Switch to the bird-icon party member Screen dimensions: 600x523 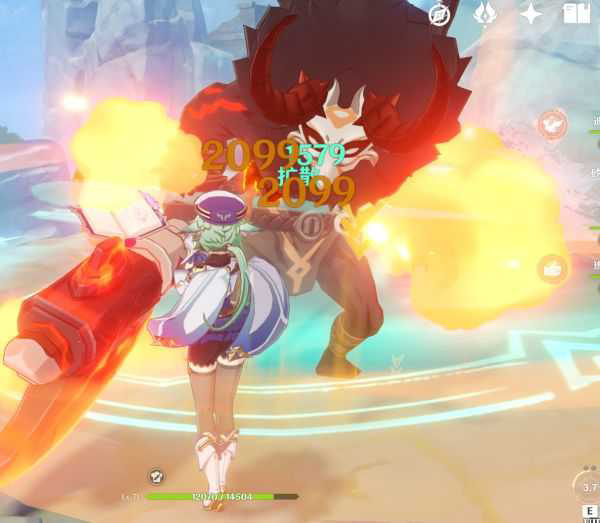[x=550, y=125]
